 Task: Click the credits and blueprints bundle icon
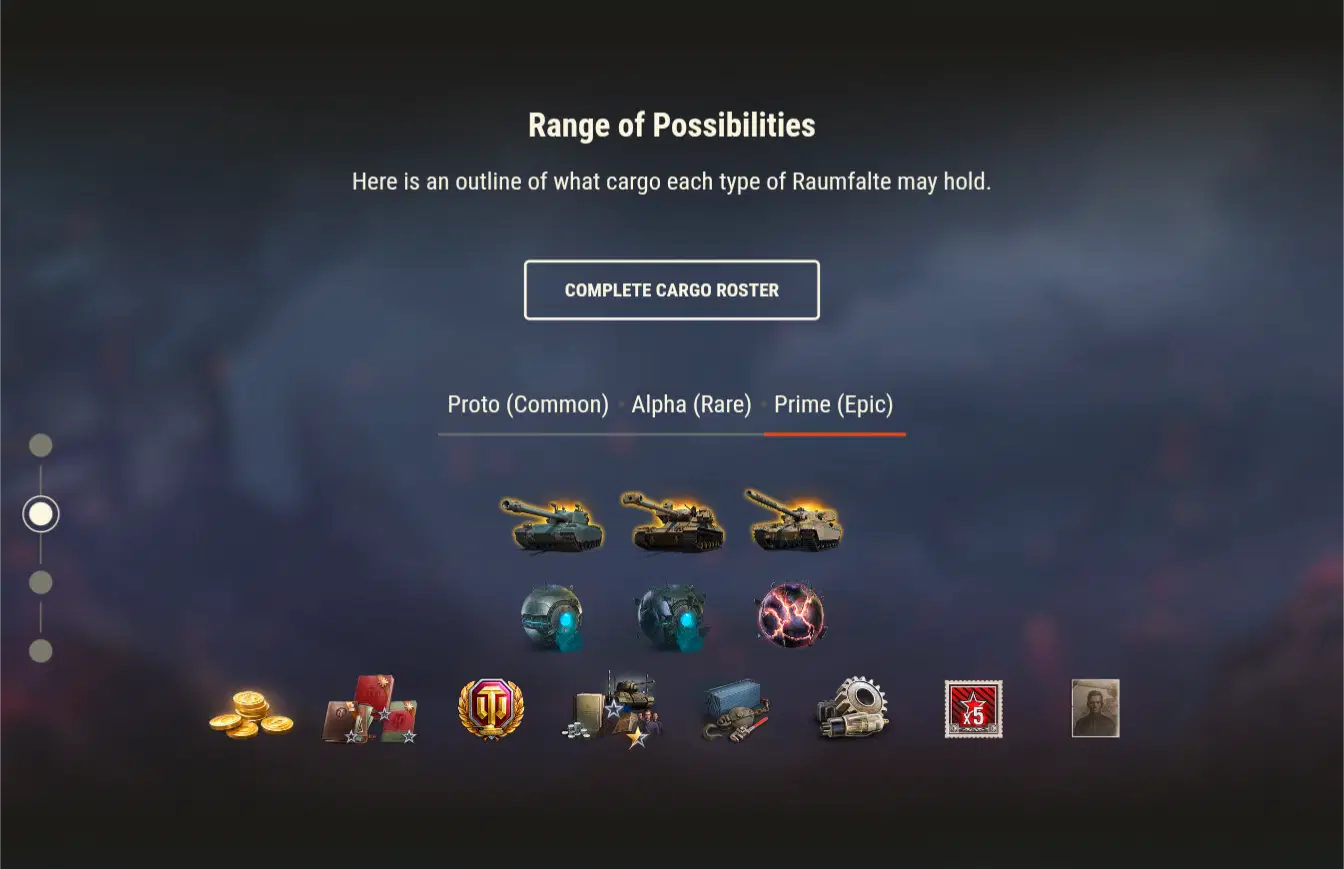pos(612,710)
